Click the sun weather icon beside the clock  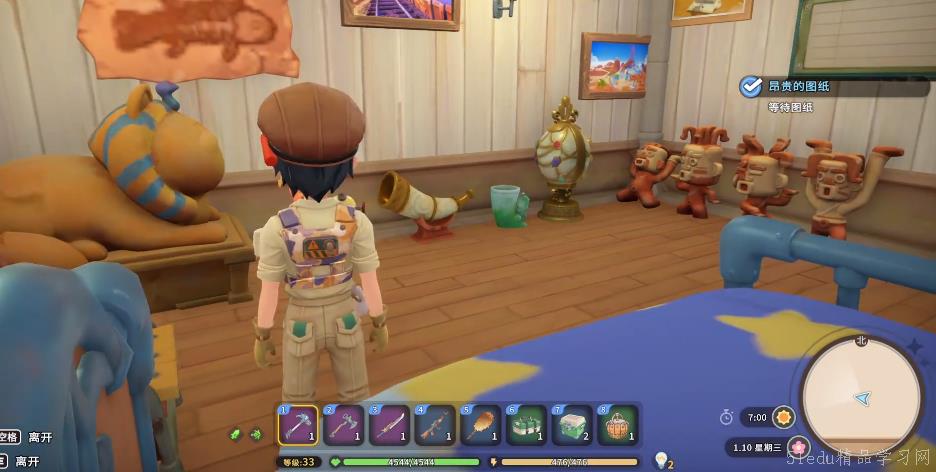click(x=785, y=416)
